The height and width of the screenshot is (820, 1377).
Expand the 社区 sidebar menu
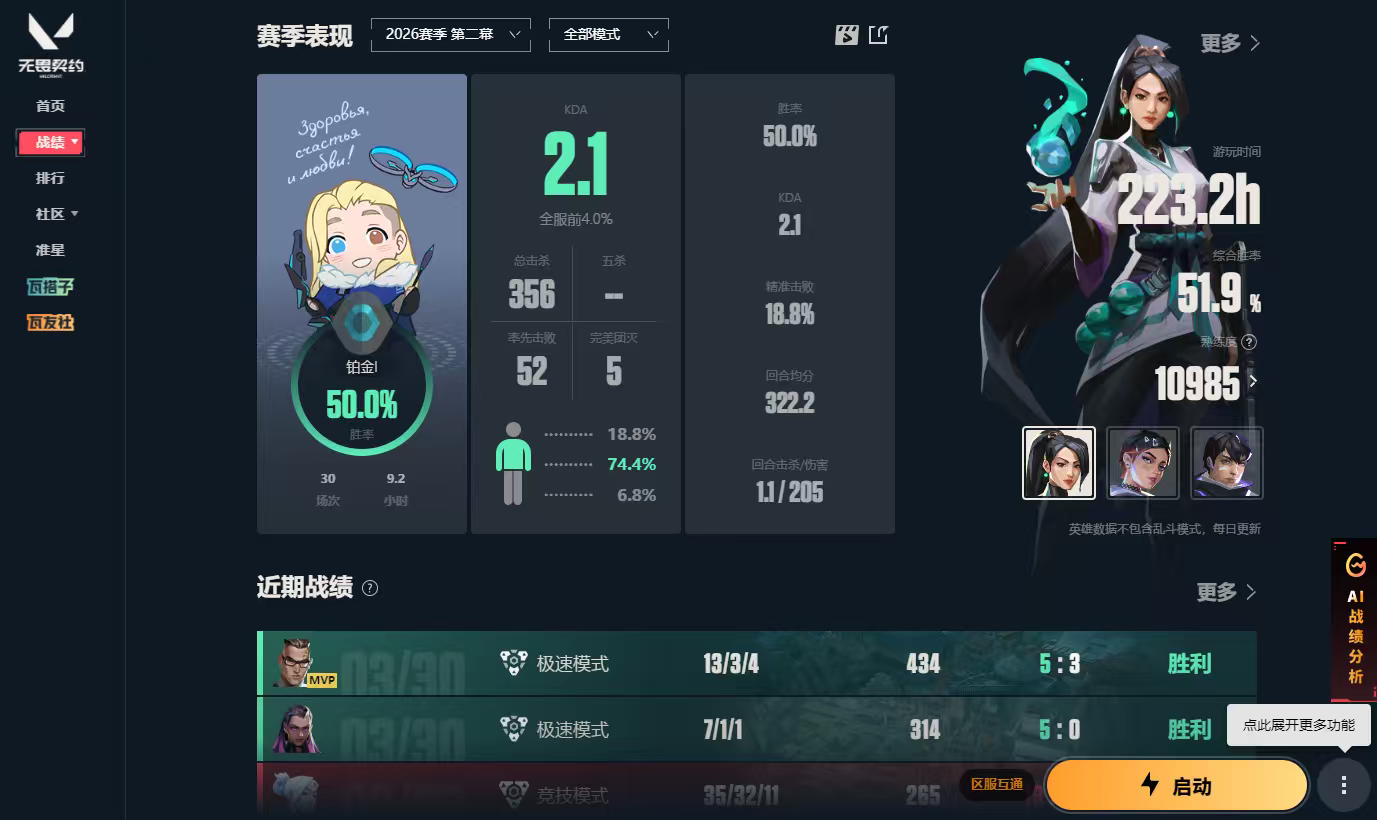50,214
